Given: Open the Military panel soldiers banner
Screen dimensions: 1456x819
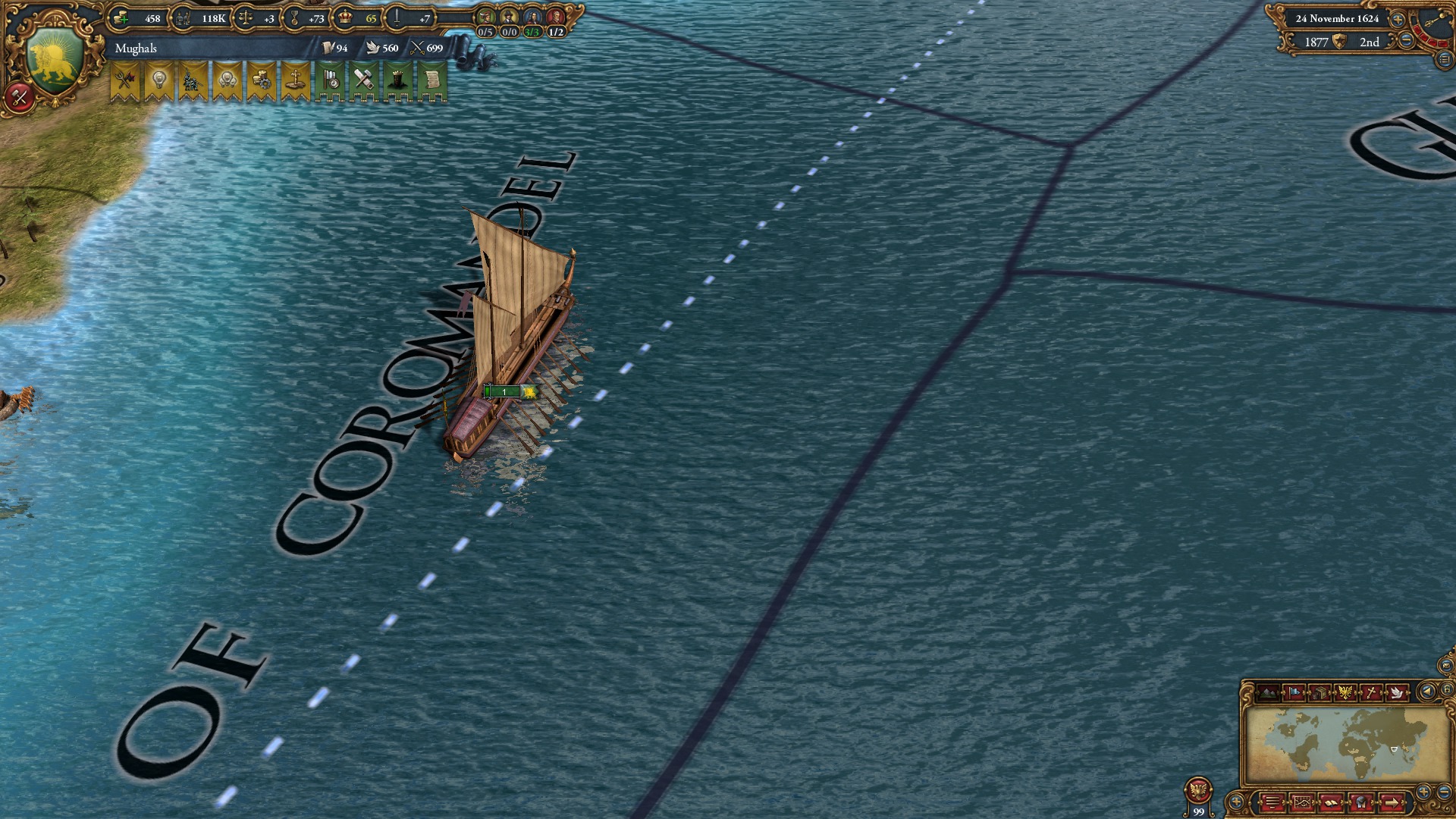Looking at the screenshot, I should point(192,80).
